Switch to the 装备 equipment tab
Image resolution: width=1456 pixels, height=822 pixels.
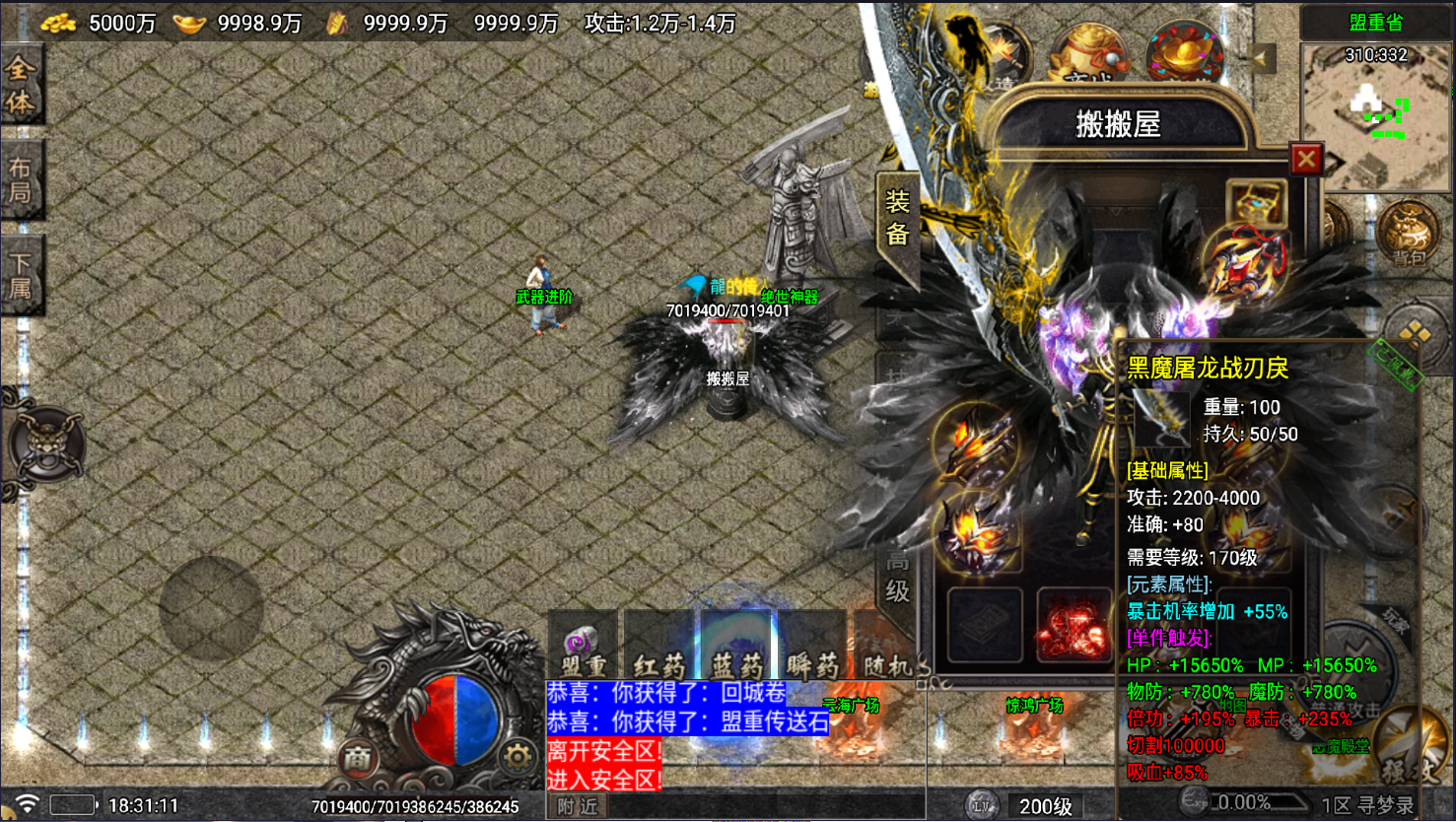(x=897, y=219)
